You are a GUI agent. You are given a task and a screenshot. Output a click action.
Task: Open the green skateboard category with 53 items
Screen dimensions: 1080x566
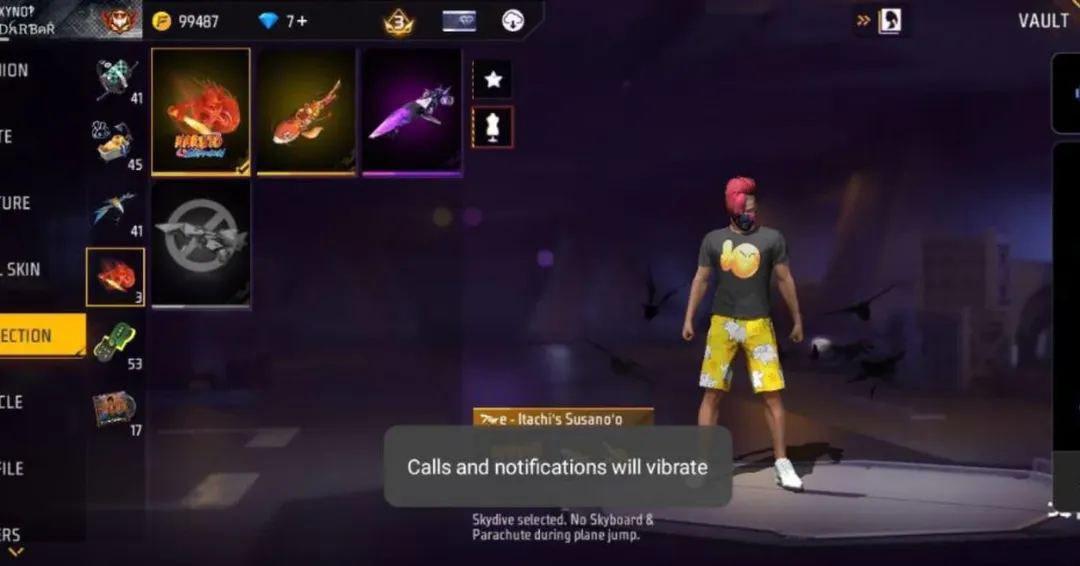point(117,342)
